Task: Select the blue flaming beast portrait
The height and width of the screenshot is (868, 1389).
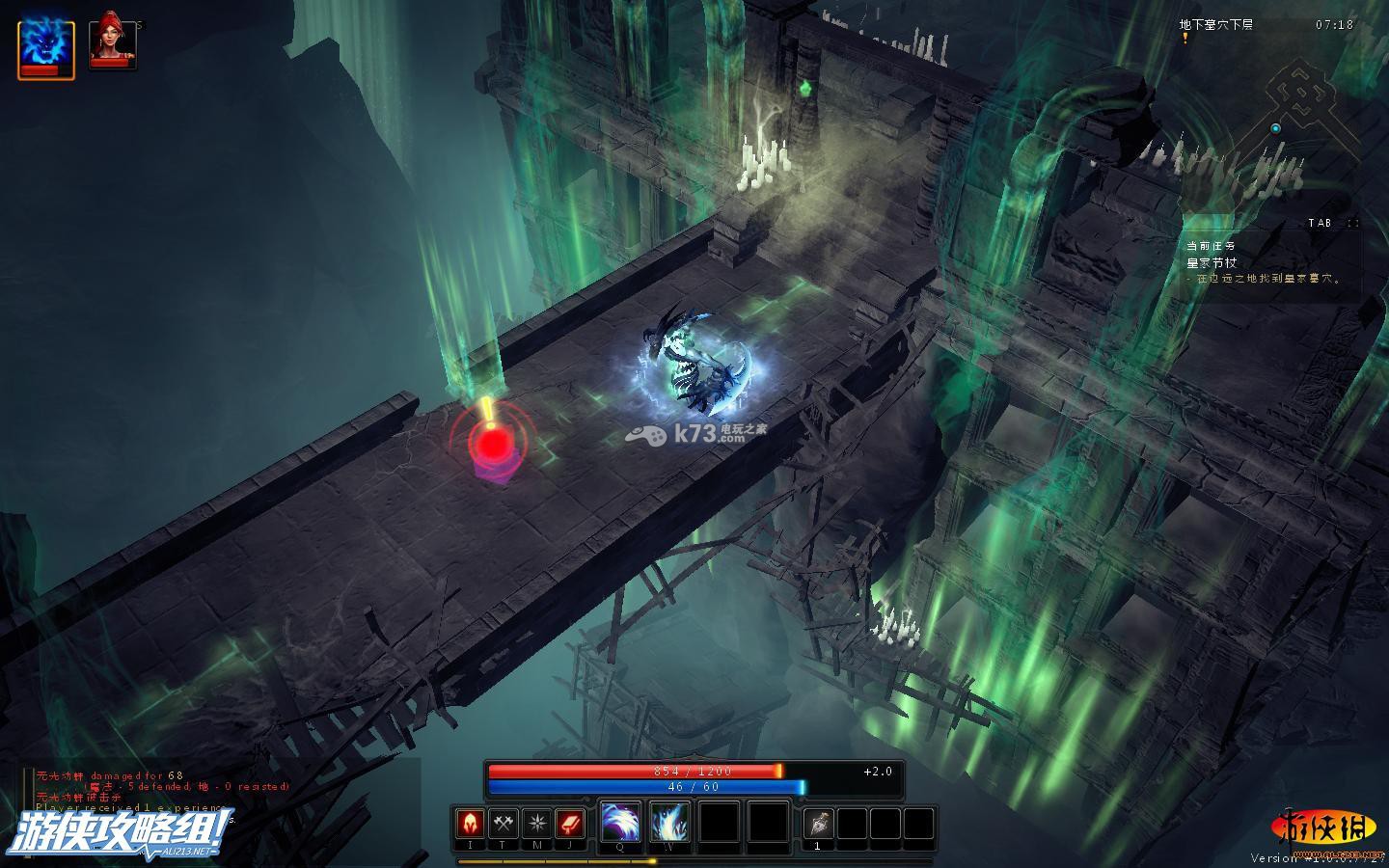Action: click(45, 46)
